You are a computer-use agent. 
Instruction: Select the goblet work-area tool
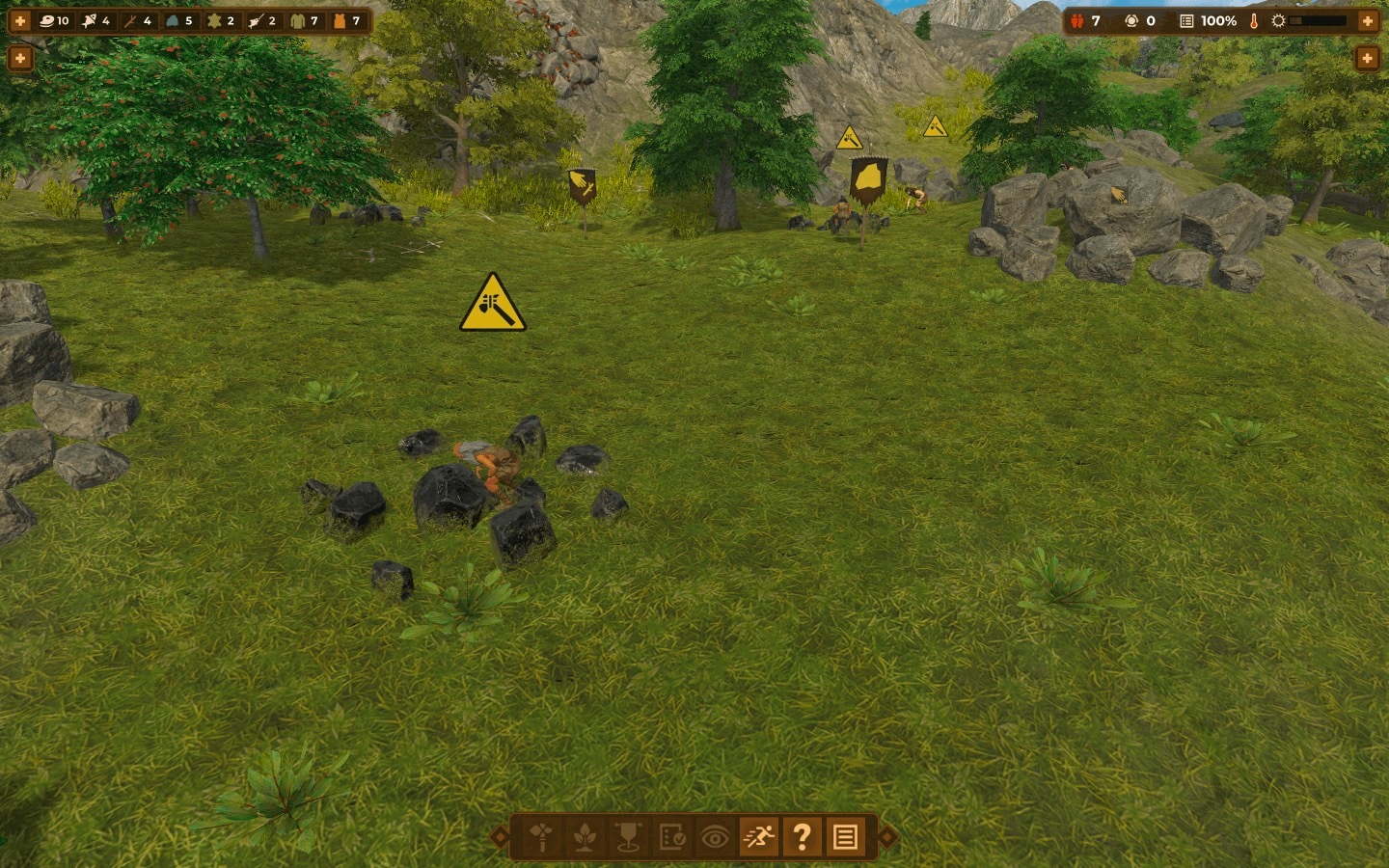628,837
